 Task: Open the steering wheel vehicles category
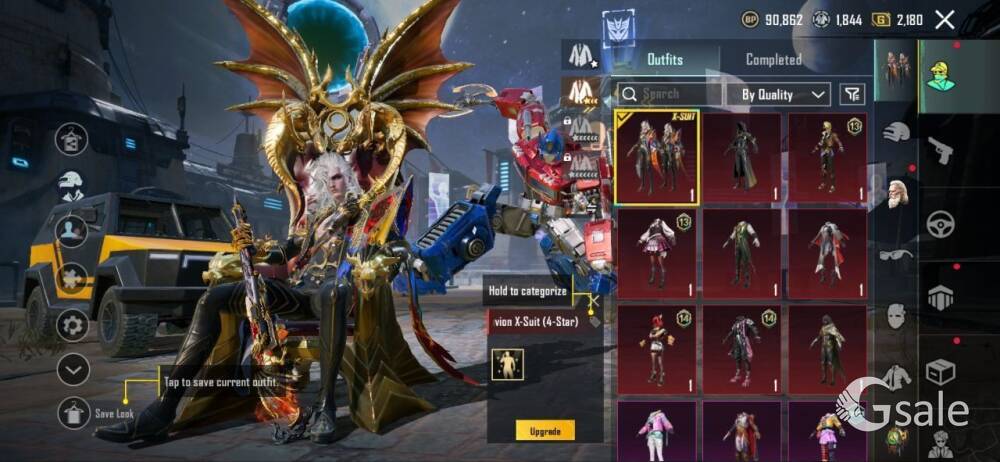(x=940, y=224)
